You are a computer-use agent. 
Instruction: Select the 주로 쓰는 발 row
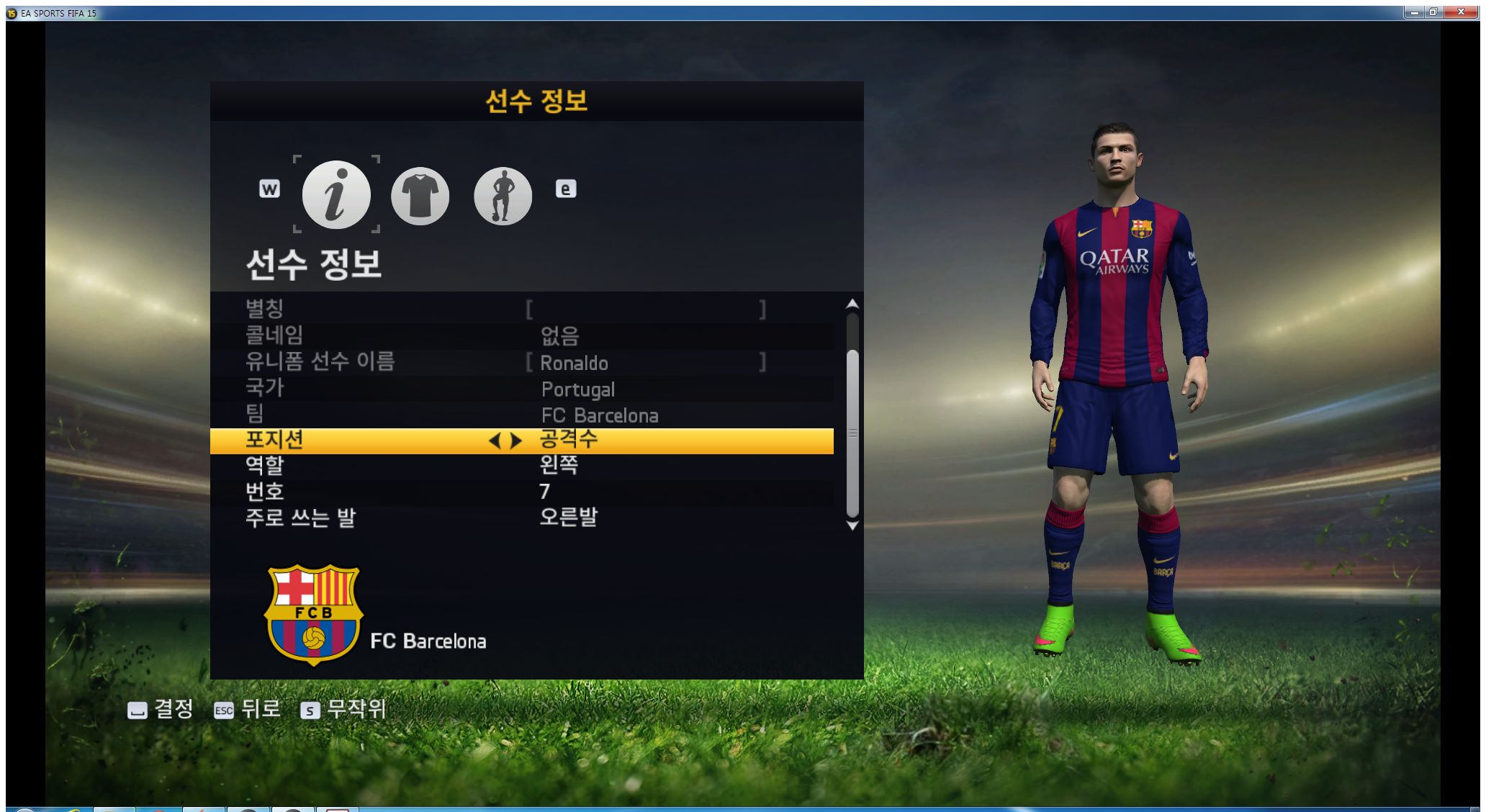click(x=521, y=518)
